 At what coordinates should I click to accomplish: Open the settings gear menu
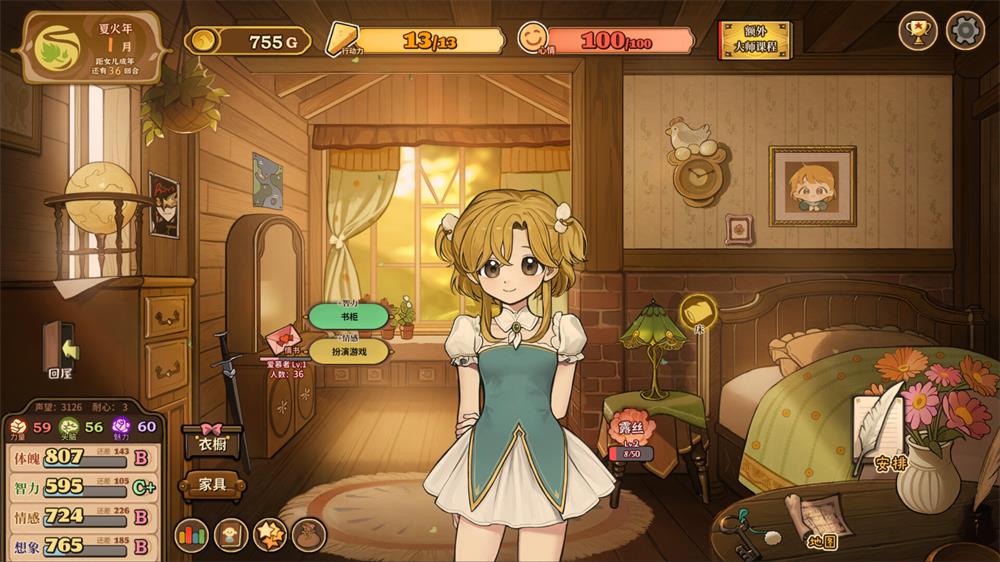[x=965, y=30]
